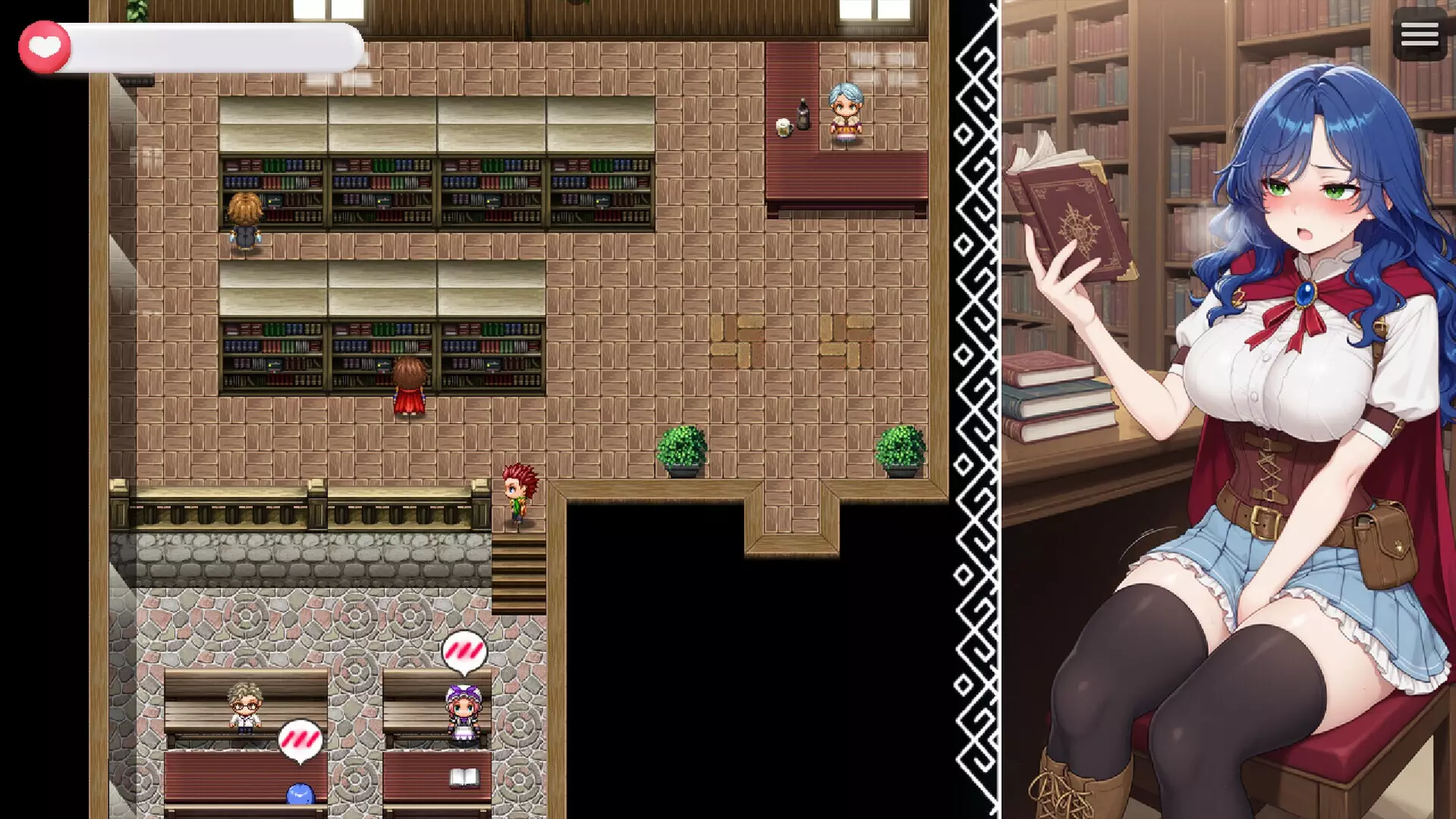Open the hamburger menu button
This screenshot has height=819, width=1456.
click(x=1419, y=35)
